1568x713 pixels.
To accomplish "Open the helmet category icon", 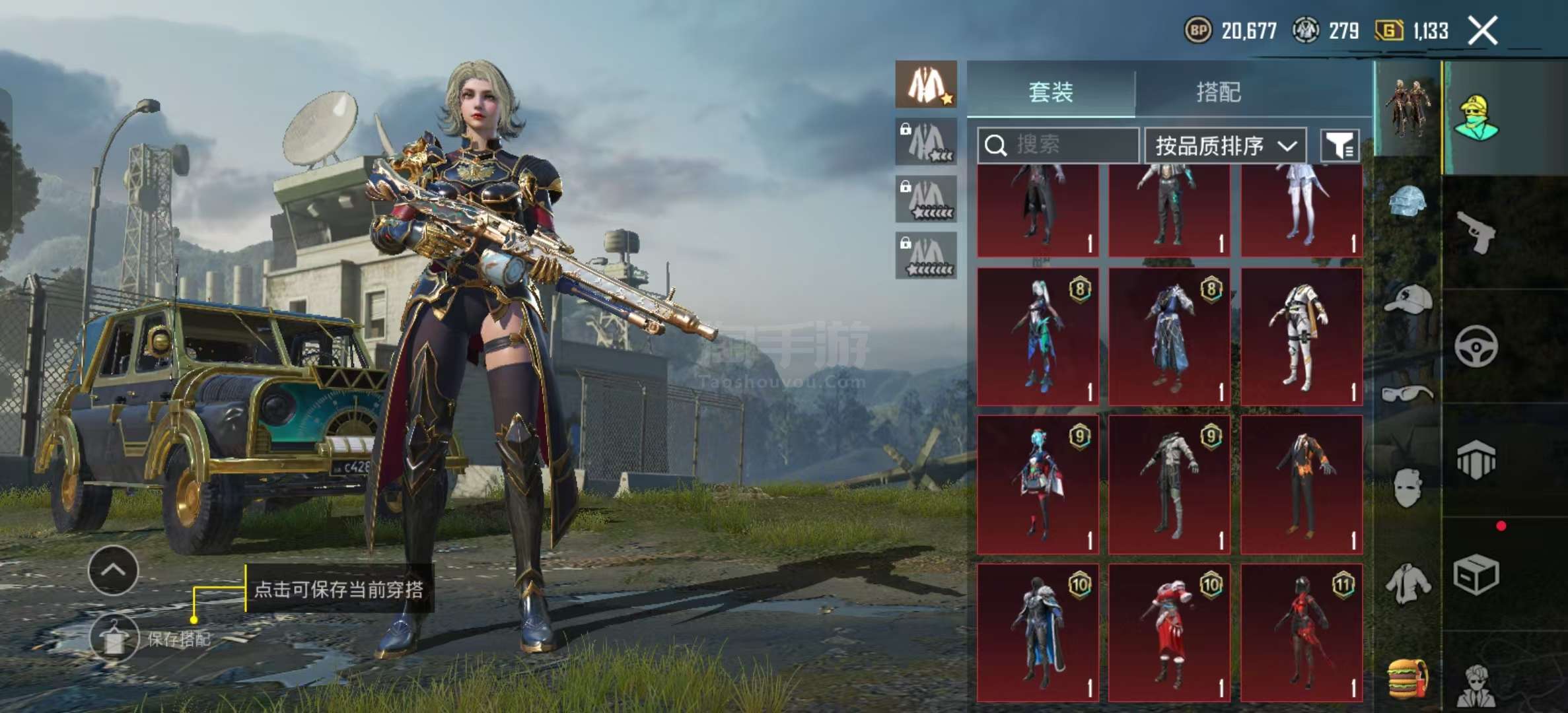I will point(1408,201).
